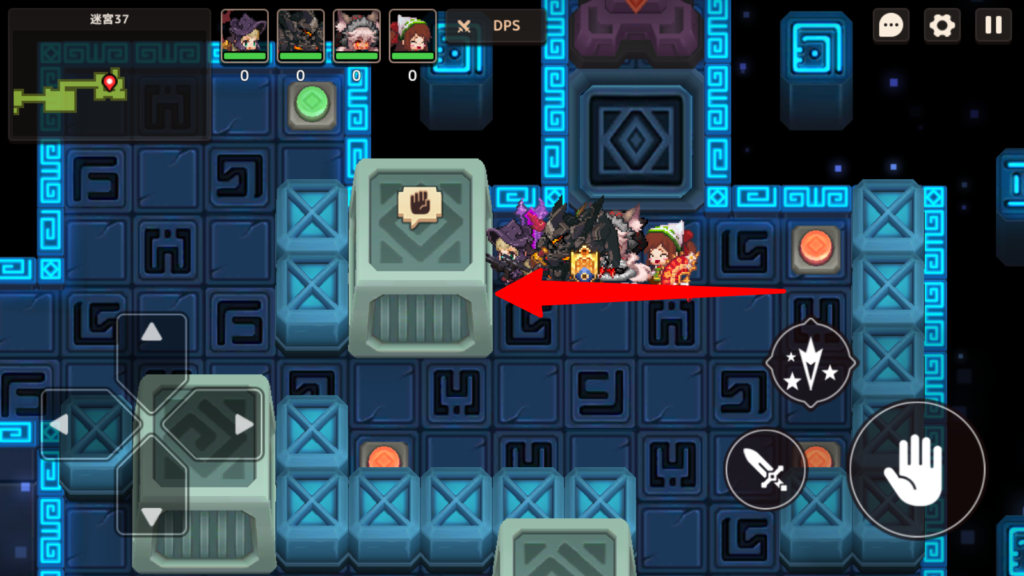Tap the D-pad down arrow
The width and height of the screenshot is (1024, 576).
[151, 515]
